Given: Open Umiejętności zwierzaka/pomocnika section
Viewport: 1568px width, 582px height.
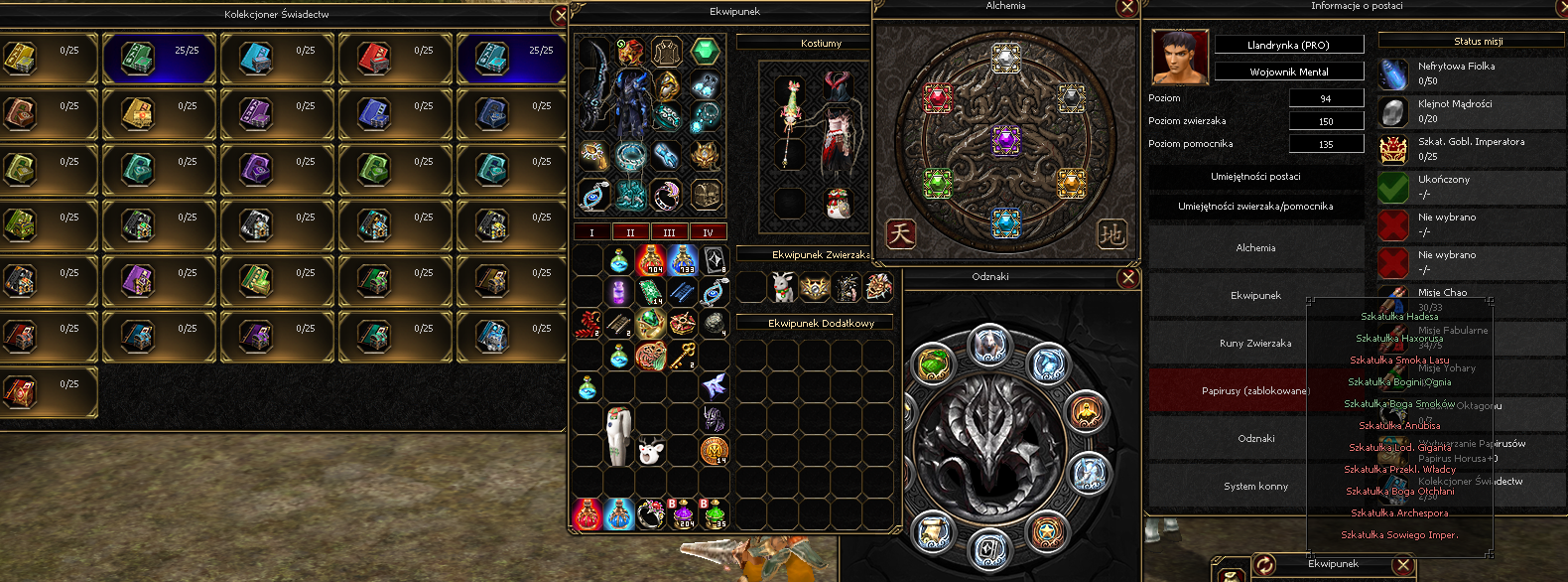Looking at the screenshot, I should 1255,207.
